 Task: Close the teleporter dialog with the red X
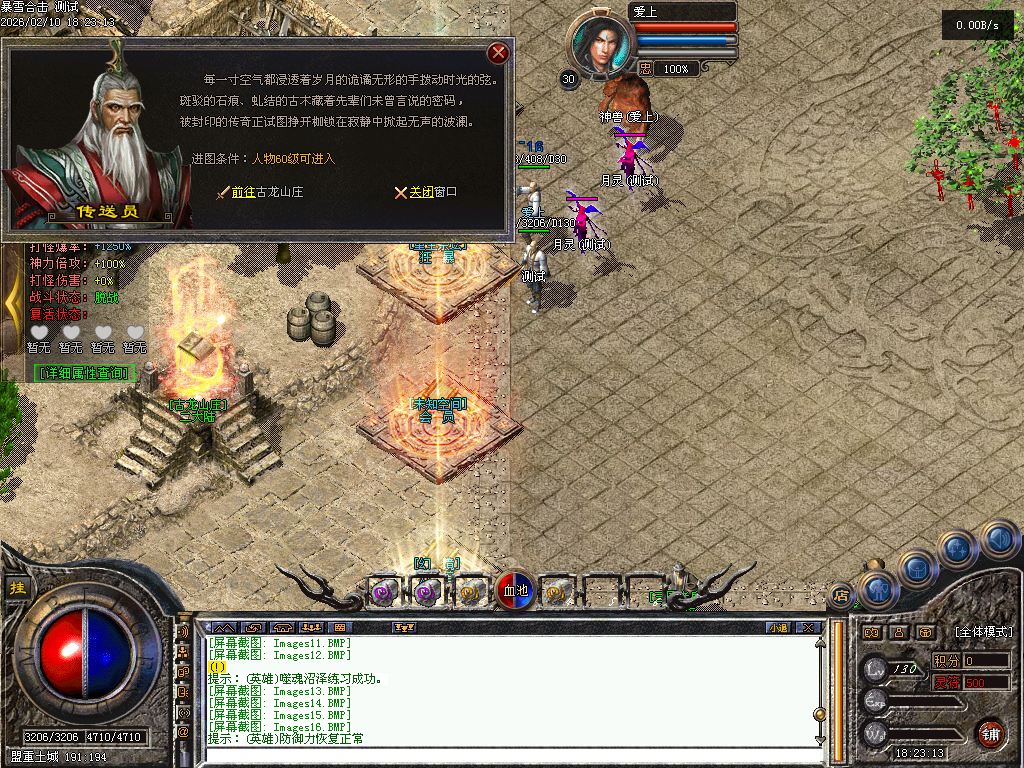point(498,53)
